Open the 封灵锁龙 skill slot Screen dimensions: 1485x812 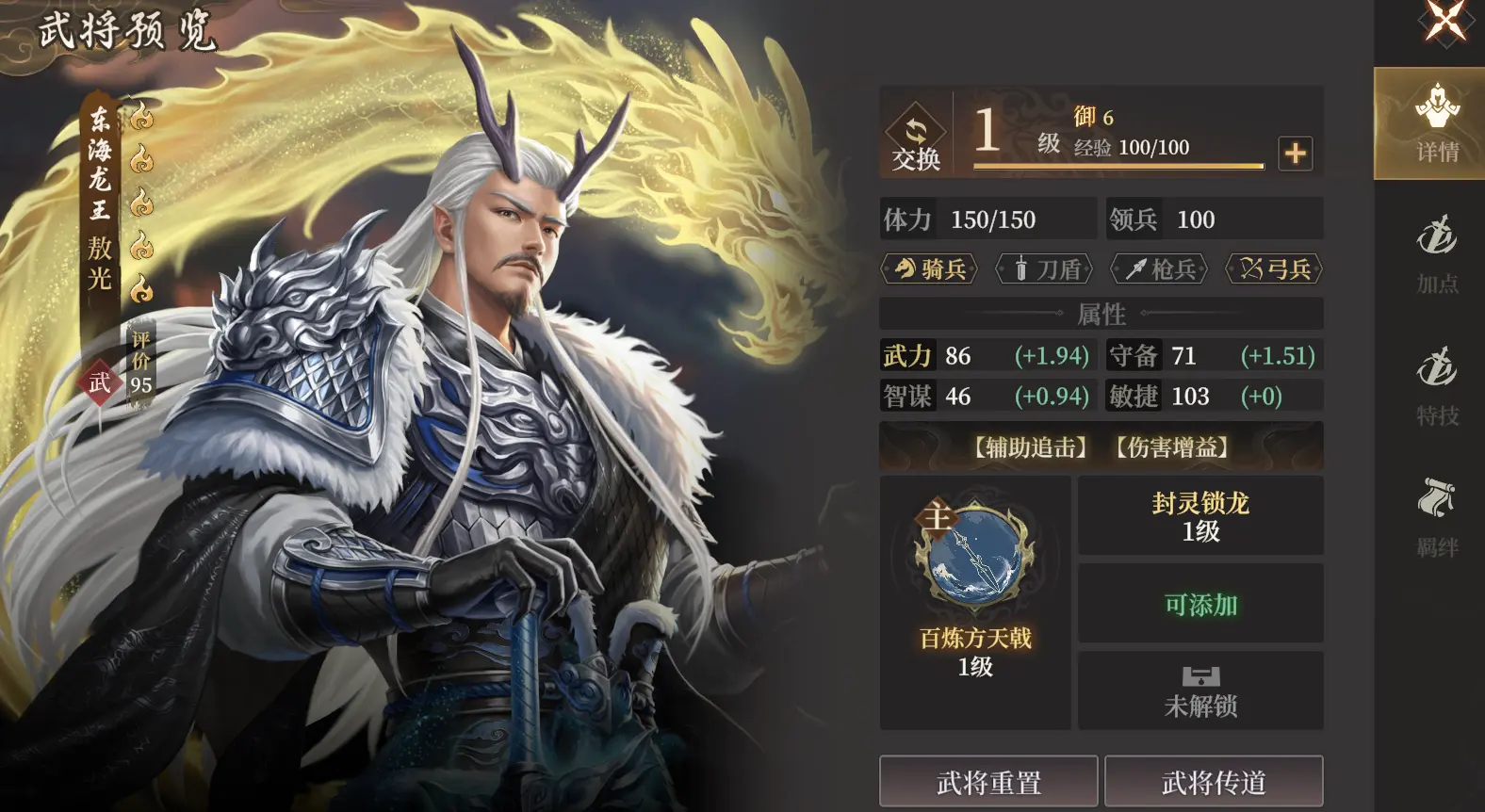(1200, 516)
